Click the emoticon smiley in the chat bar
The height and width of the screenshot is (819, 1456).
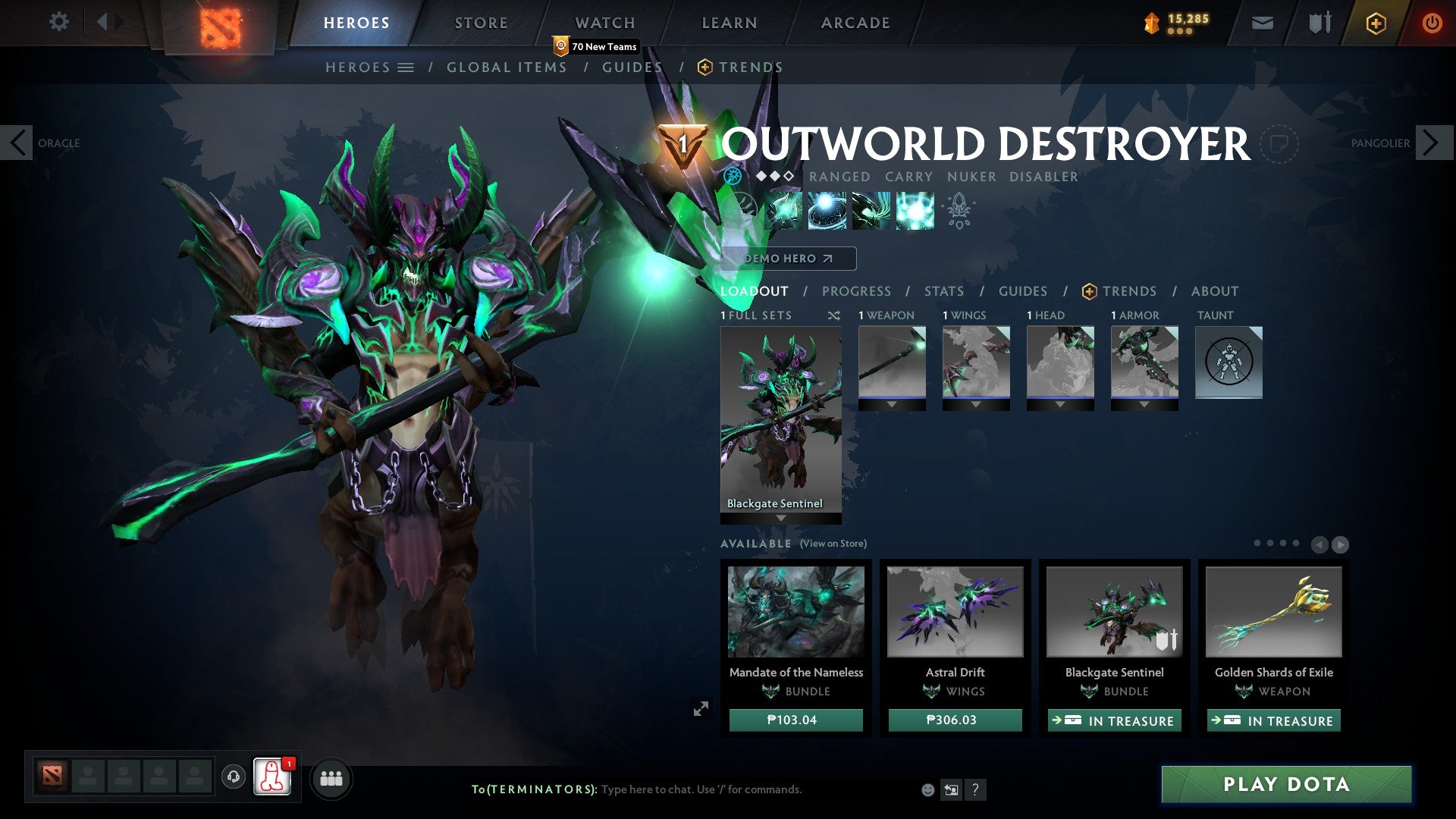928,789
